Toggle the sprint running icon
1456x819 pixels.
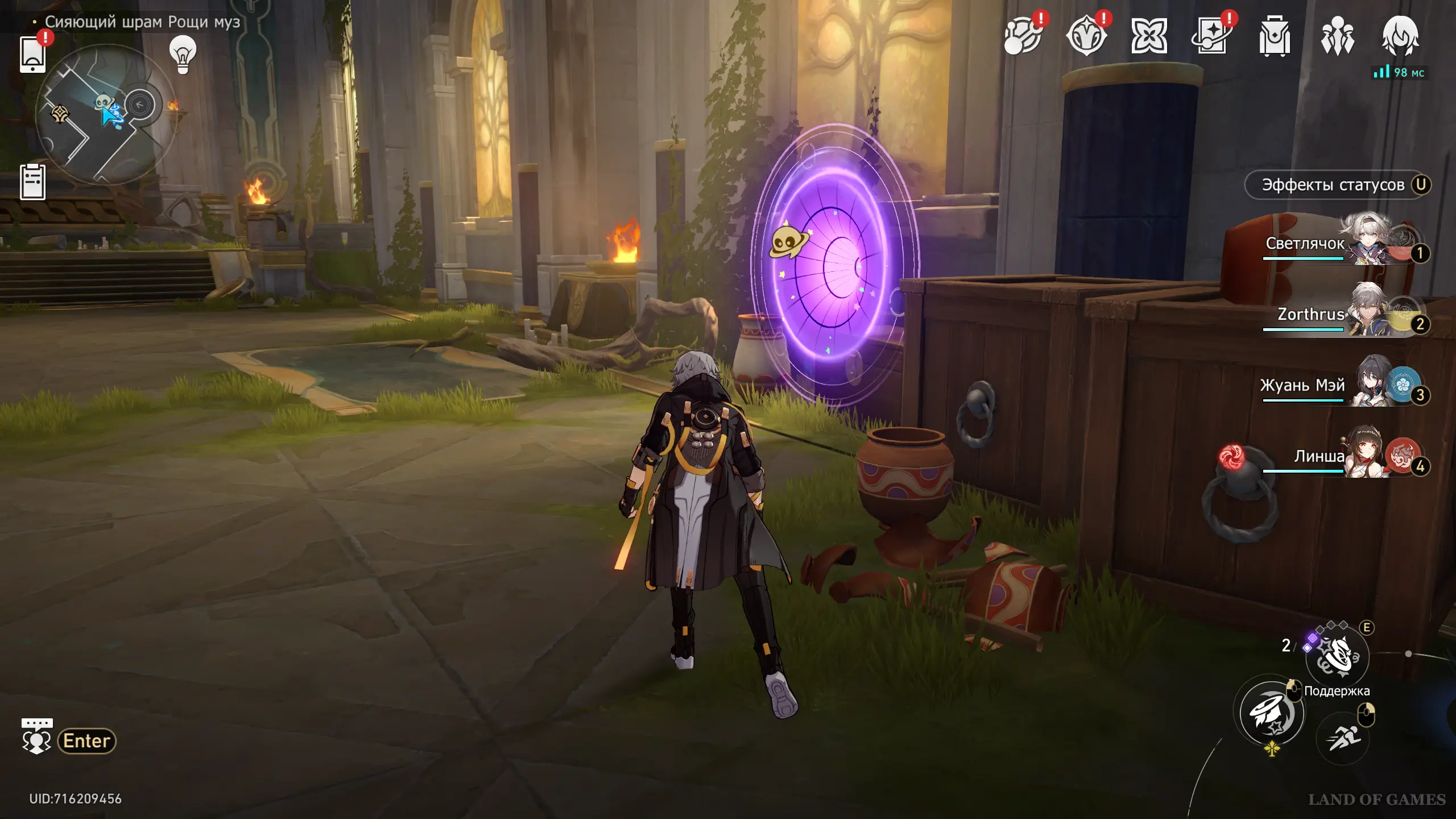coord(1343,738)
